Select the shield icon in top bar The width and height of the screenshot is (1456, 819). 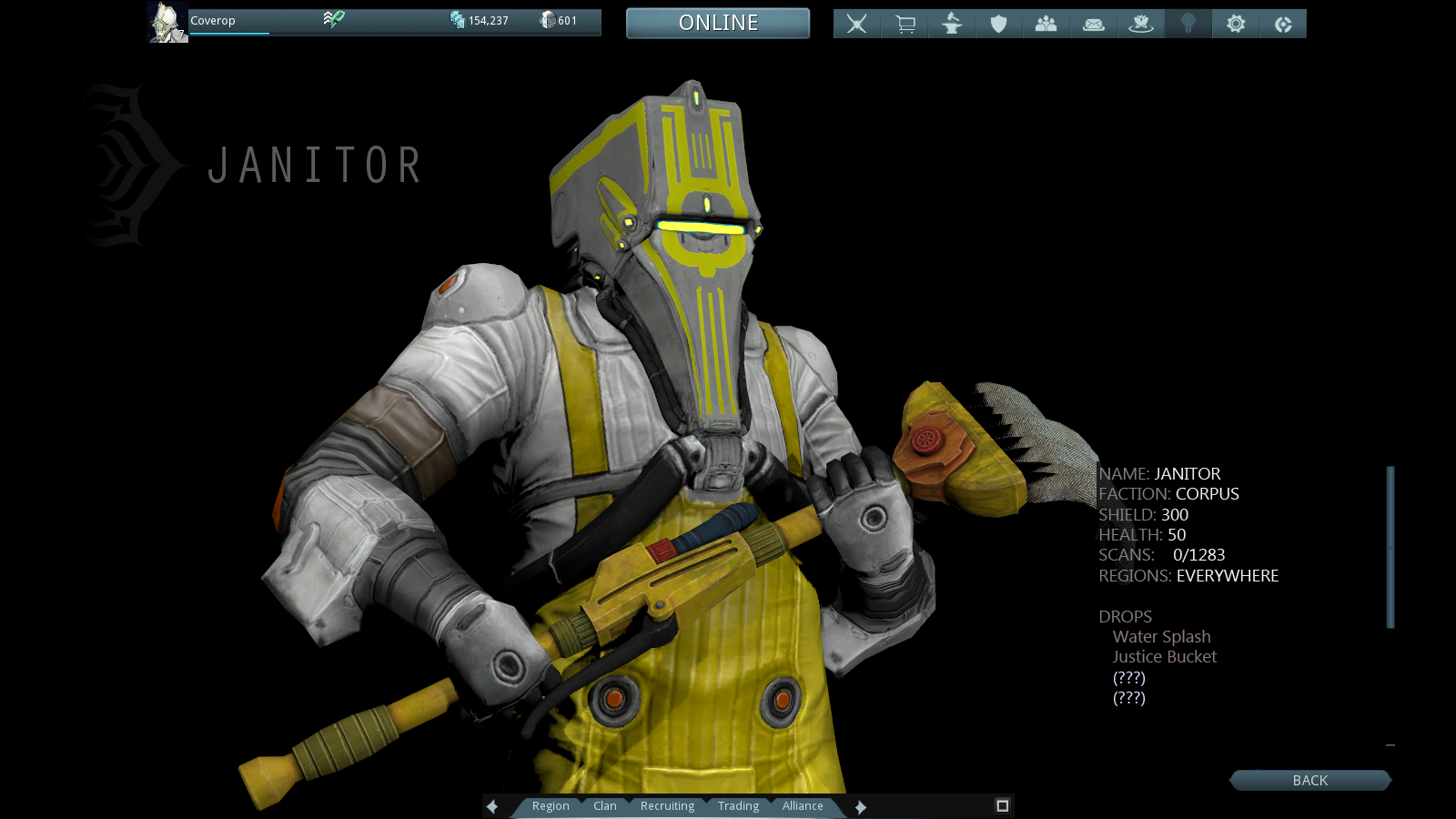coord(999,24)
